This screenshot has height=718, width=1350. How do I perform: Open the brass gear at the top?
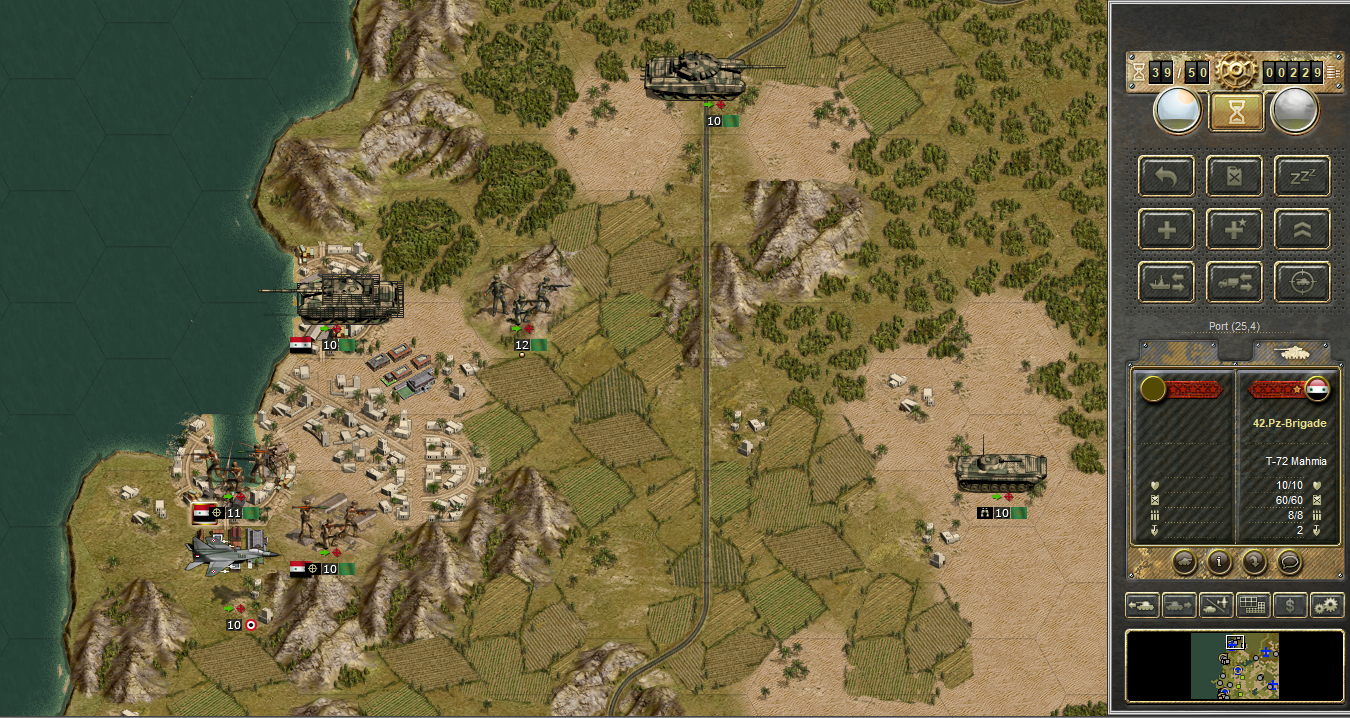pos(1236,71)
